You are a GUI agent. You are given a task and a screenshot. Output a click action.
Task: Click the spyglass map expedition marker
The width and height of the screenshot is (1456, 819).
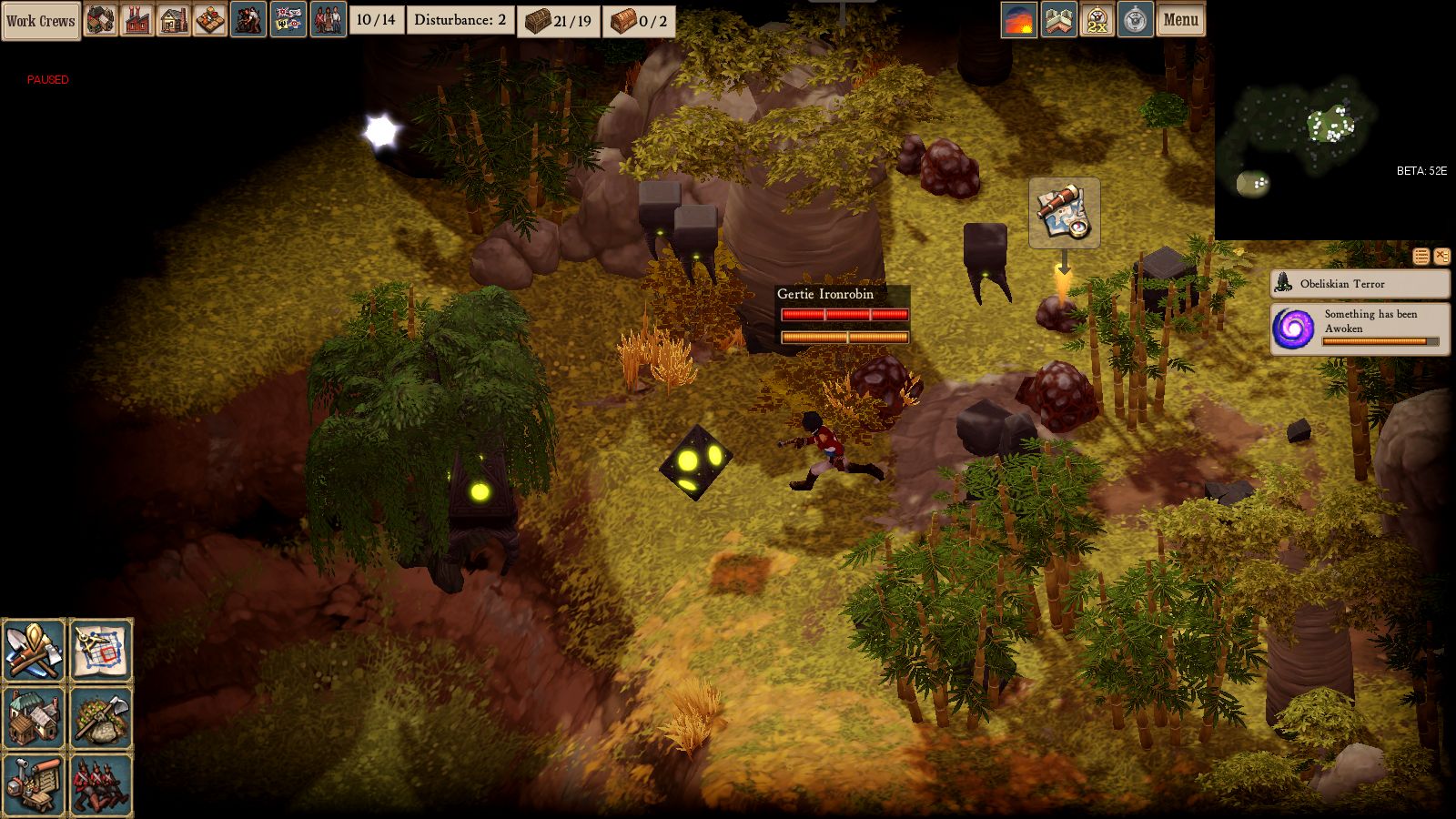(x=1064, y=212)
